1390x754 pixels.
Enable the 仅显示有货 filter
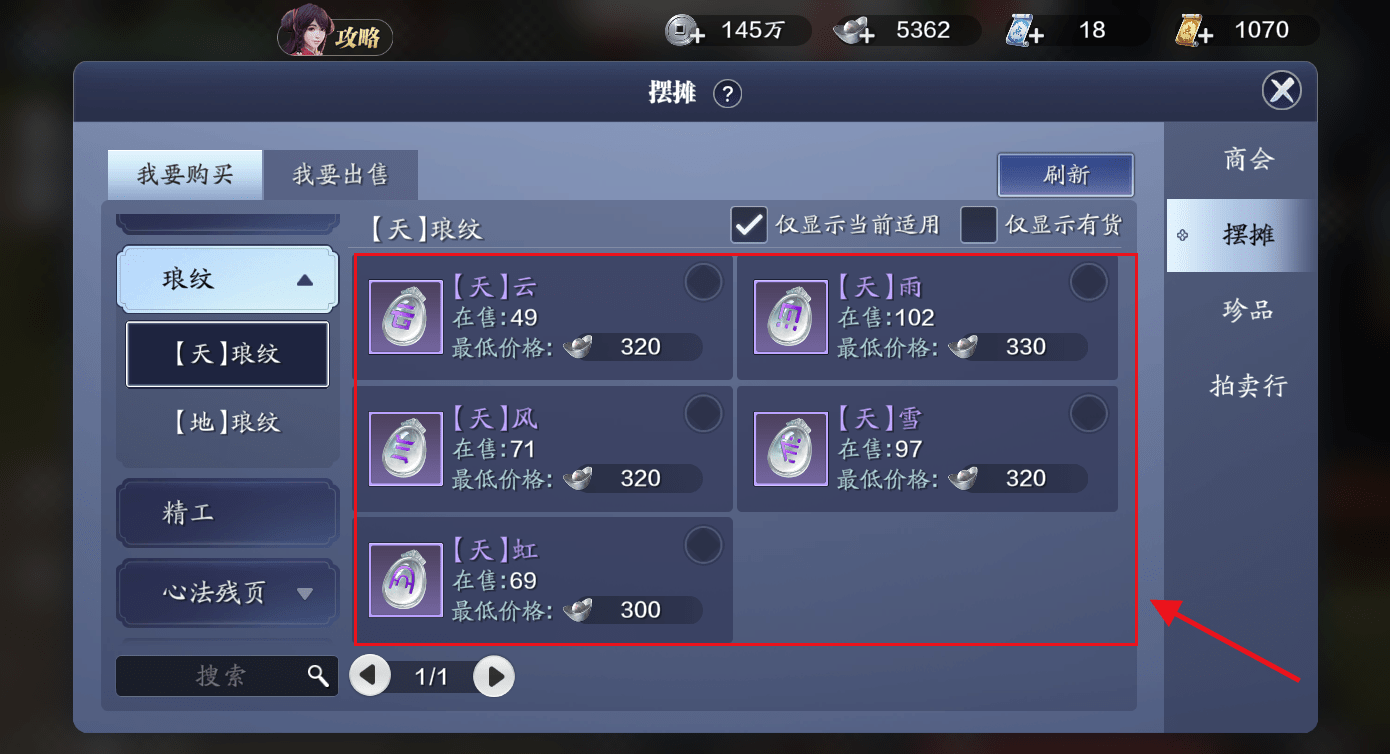(976, 226)
